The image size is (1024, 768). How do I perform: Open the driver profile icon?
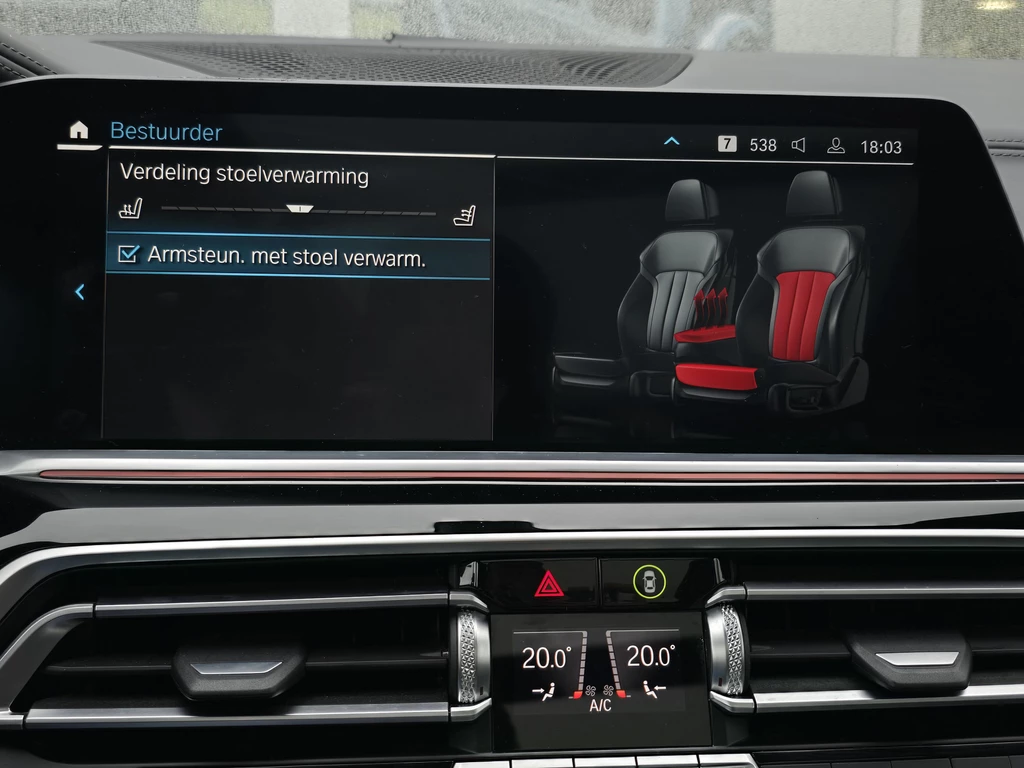tap(835, 146)
